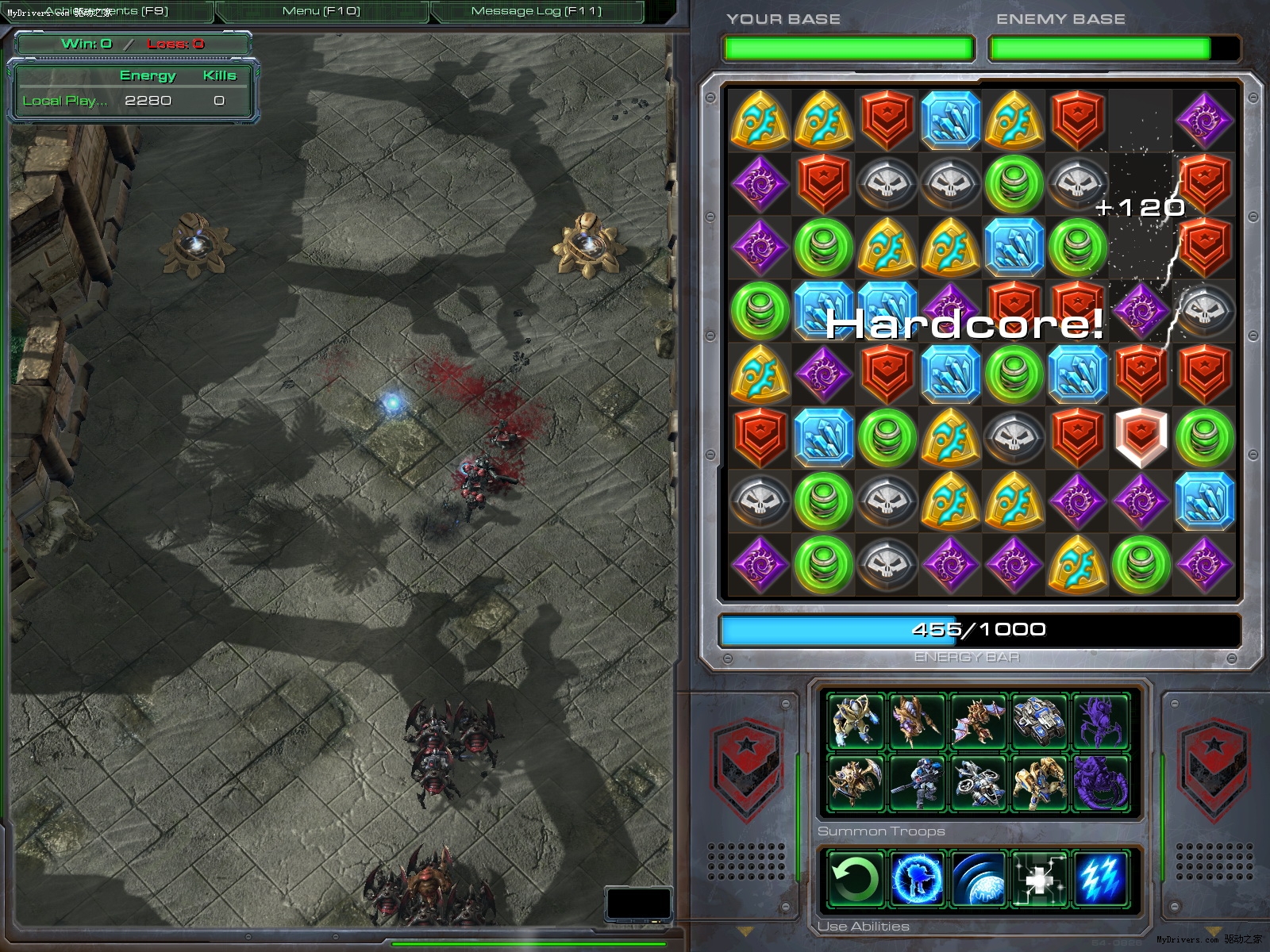Summon the Banshee gunship
Screen dimensions: 1270x952
(978, 783)
